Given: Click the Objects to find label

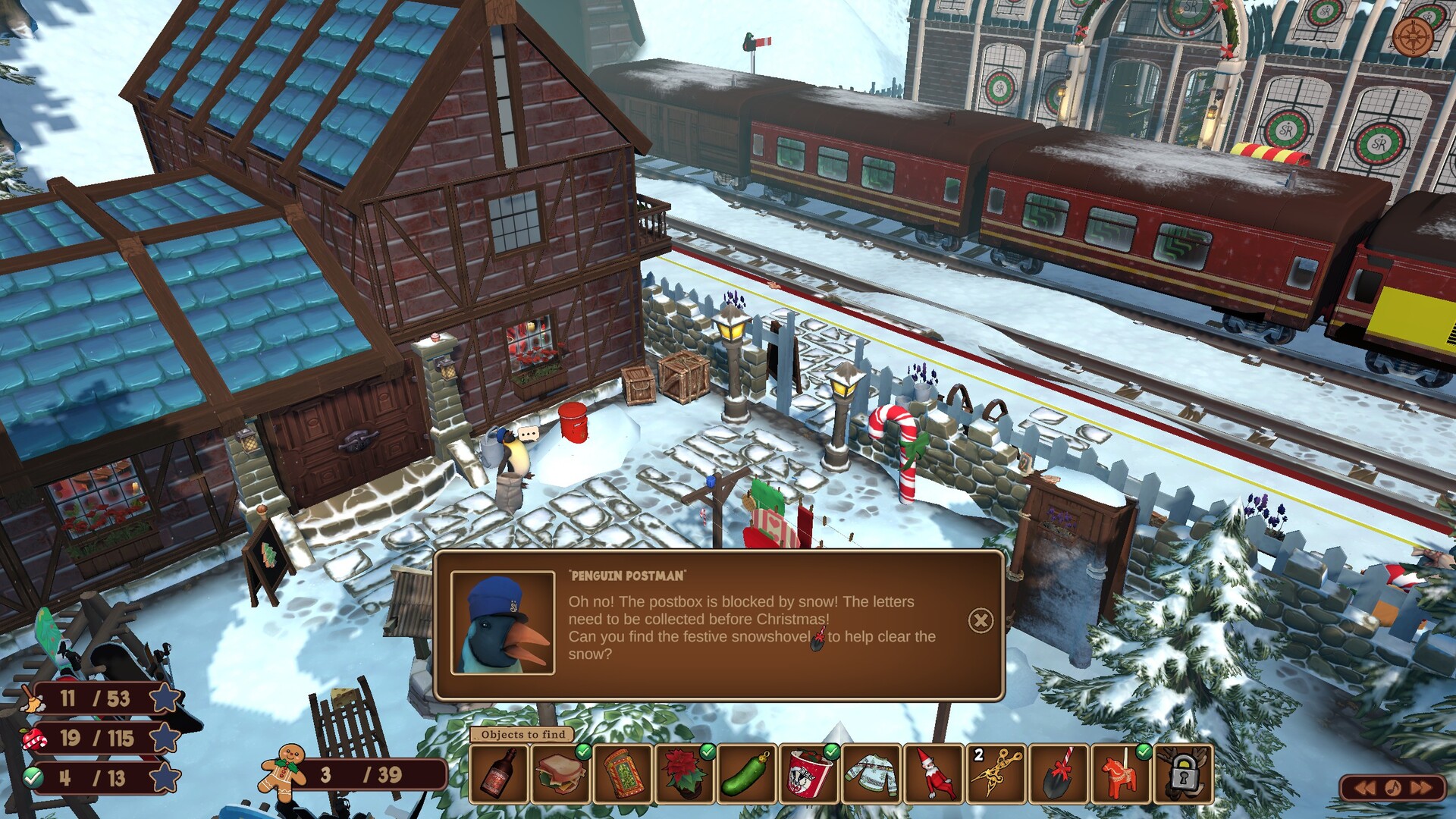Looking at the screenshot, I should pyautogui.click(x=523, y=734).
